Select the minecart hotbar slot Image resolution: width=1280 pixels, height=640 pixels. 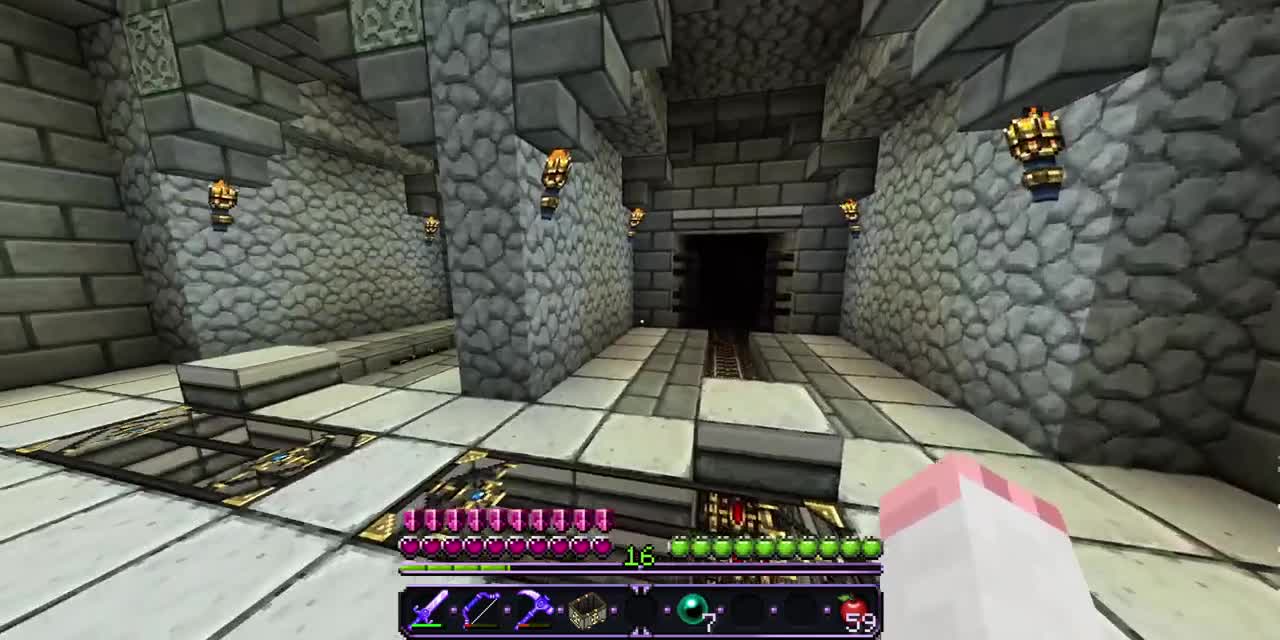pyautogui.click(x=587, y=610)
